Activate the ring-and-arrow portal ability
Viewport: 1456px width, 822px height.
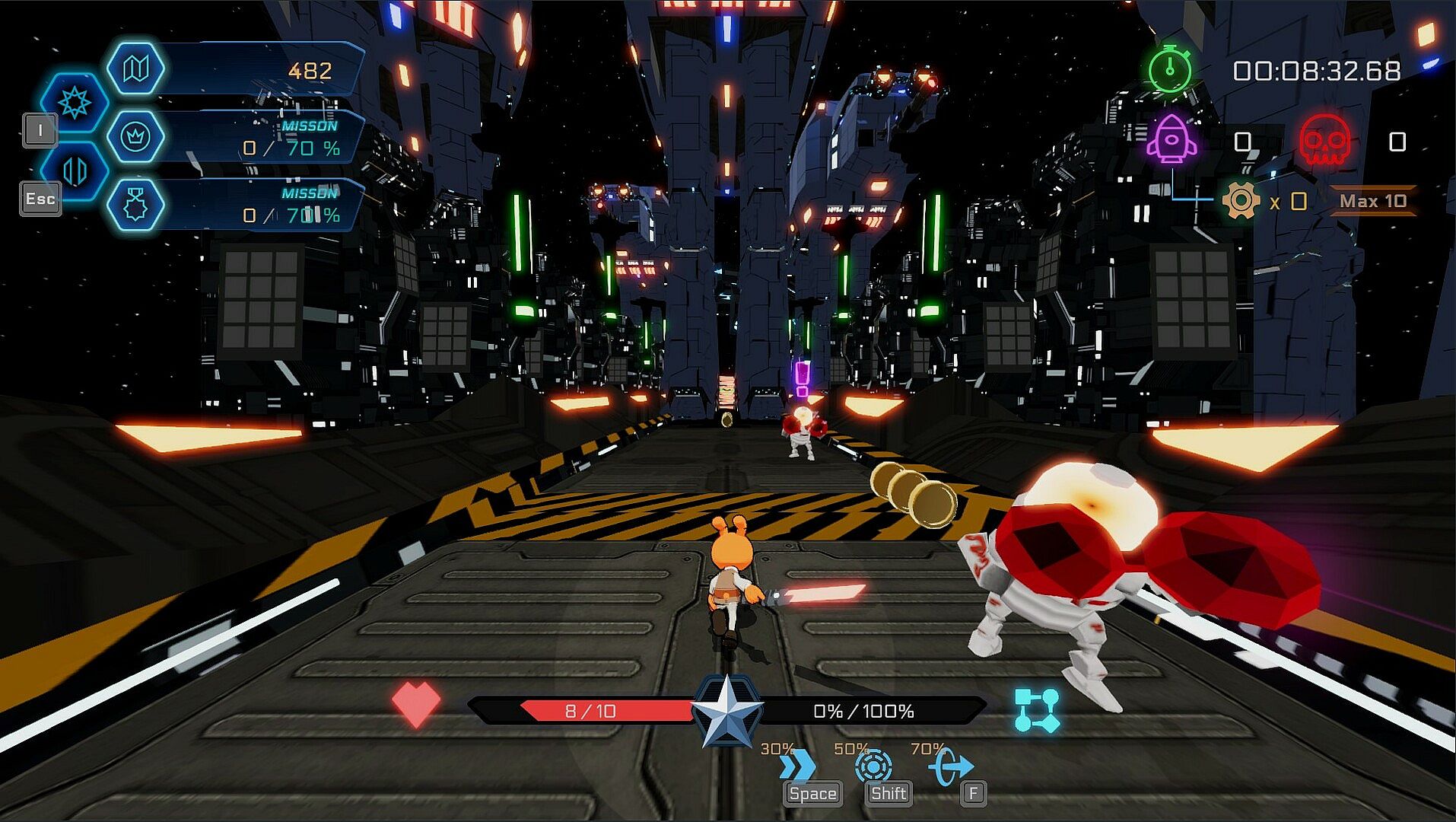950,766
